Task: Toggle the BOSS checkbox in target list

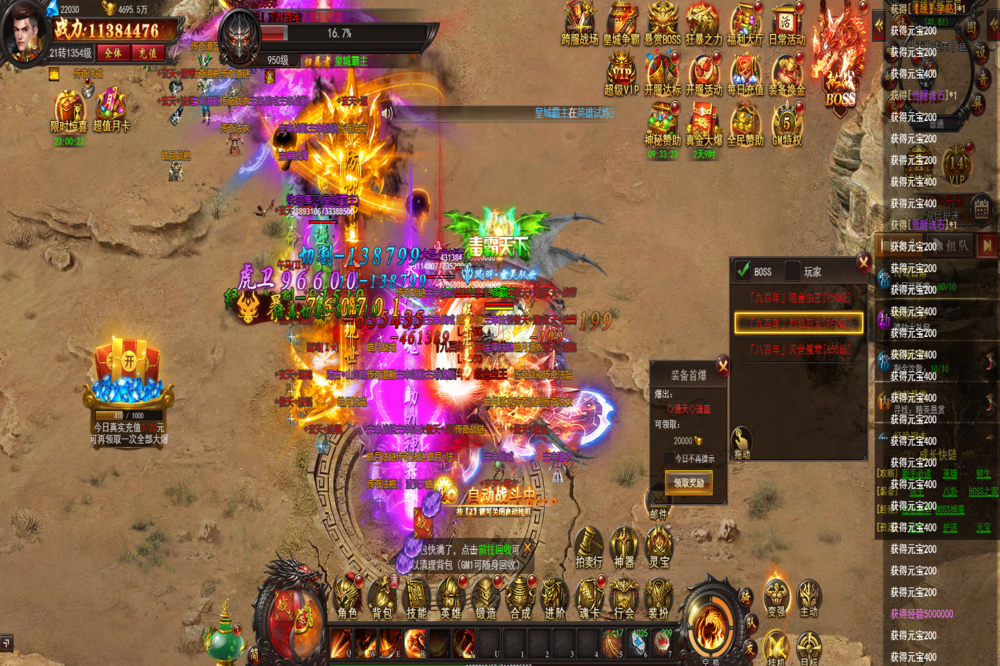Action: click(x=743, y=270)
